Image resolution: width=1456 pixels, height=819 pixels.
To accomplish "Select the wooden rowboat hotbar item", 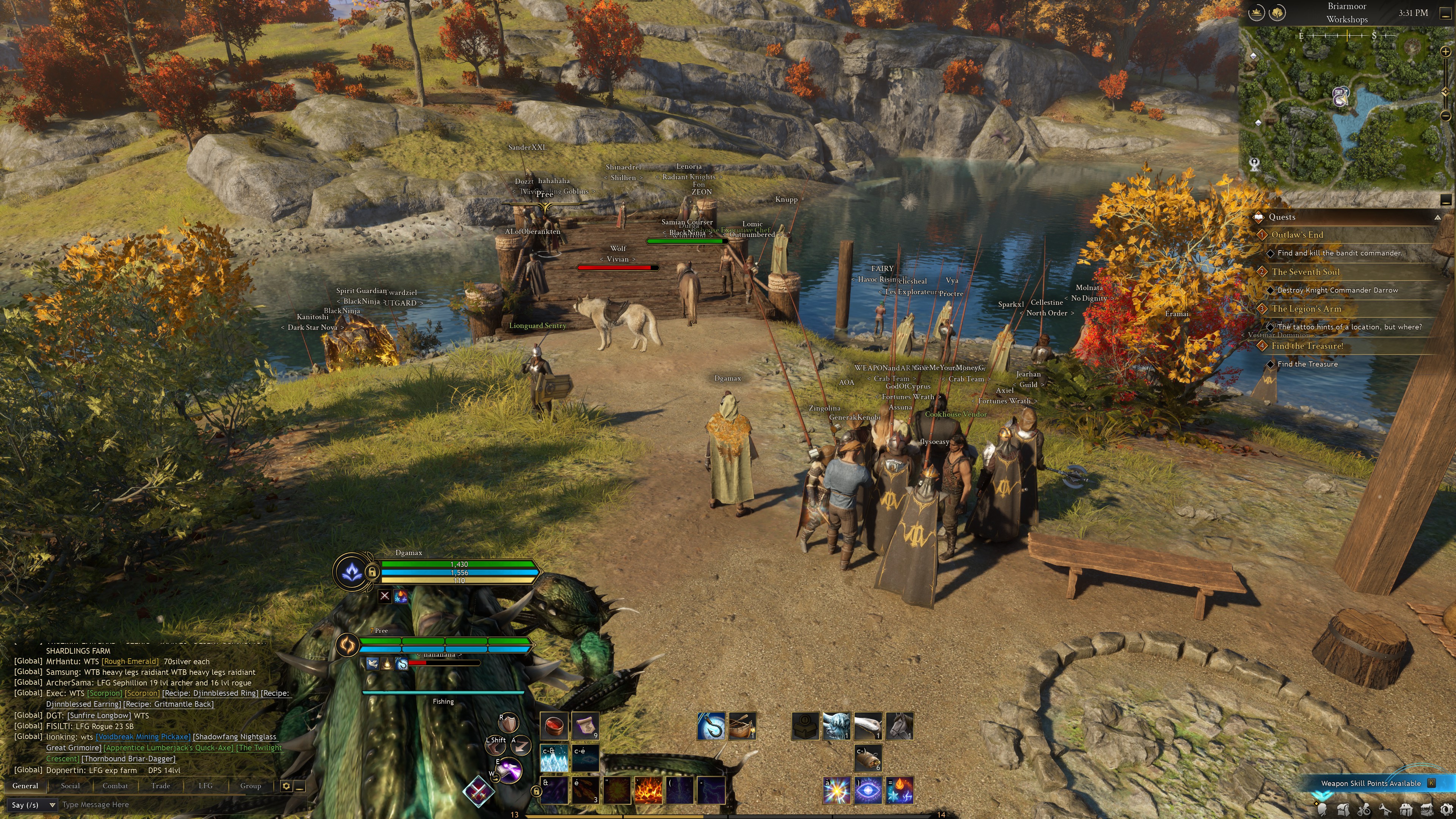I will point(742,726).
